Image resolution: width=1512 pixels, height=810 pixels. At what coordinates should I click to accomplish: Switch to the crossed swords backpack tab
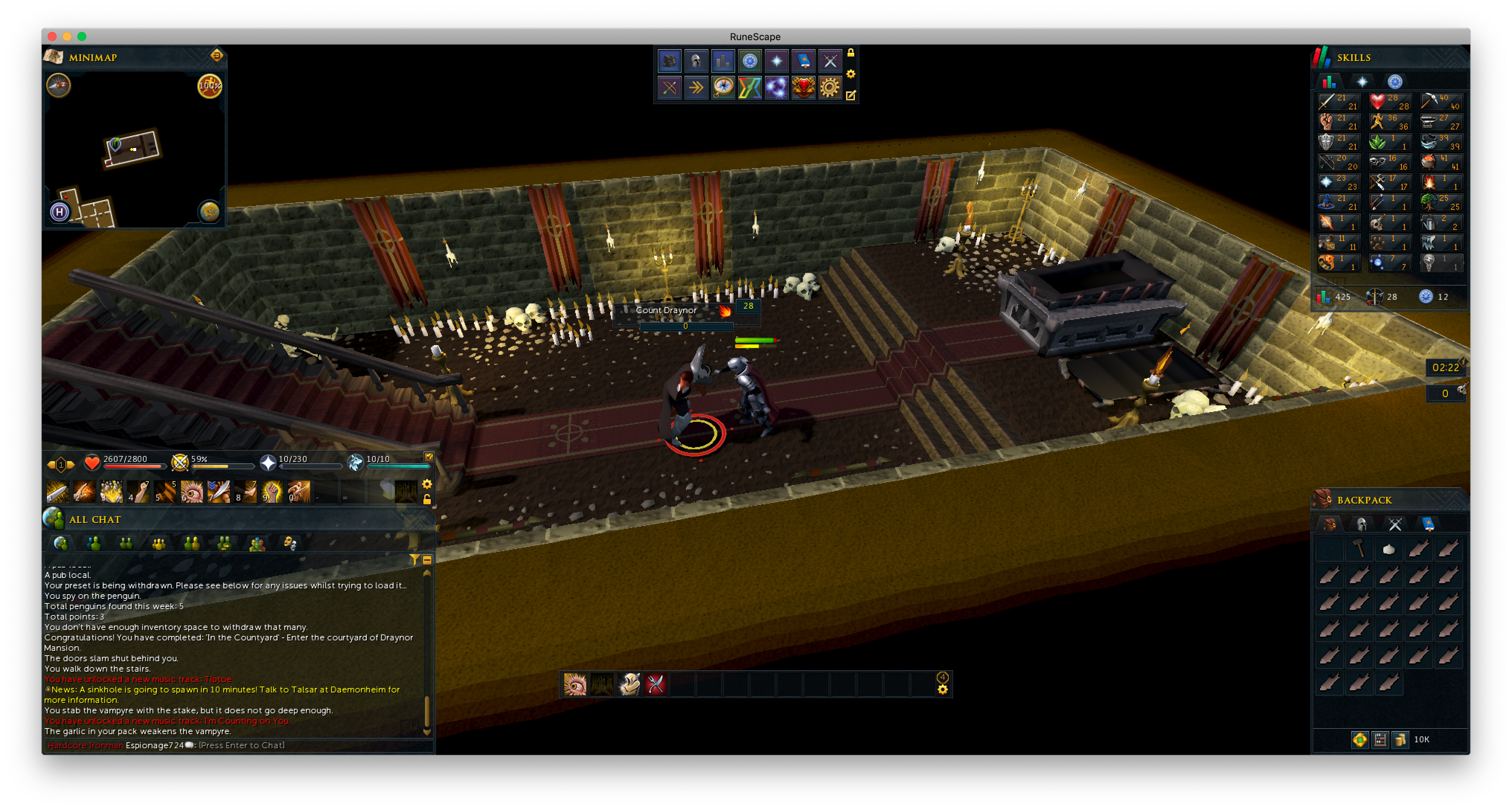(1394, 524)
